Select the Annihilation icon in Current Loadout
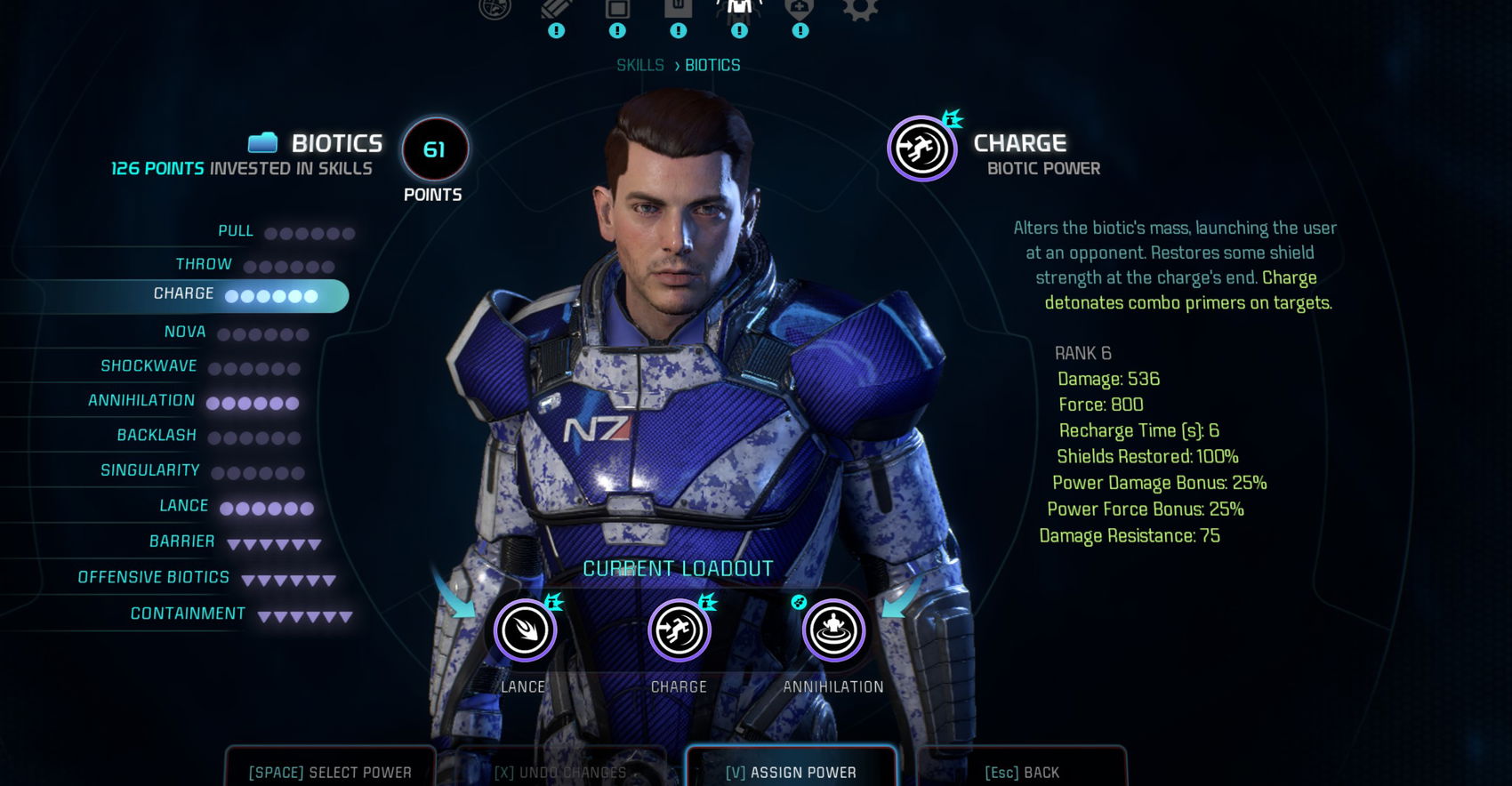Image resolution: width=1512 pixels, height=786 pixels. 832,630
